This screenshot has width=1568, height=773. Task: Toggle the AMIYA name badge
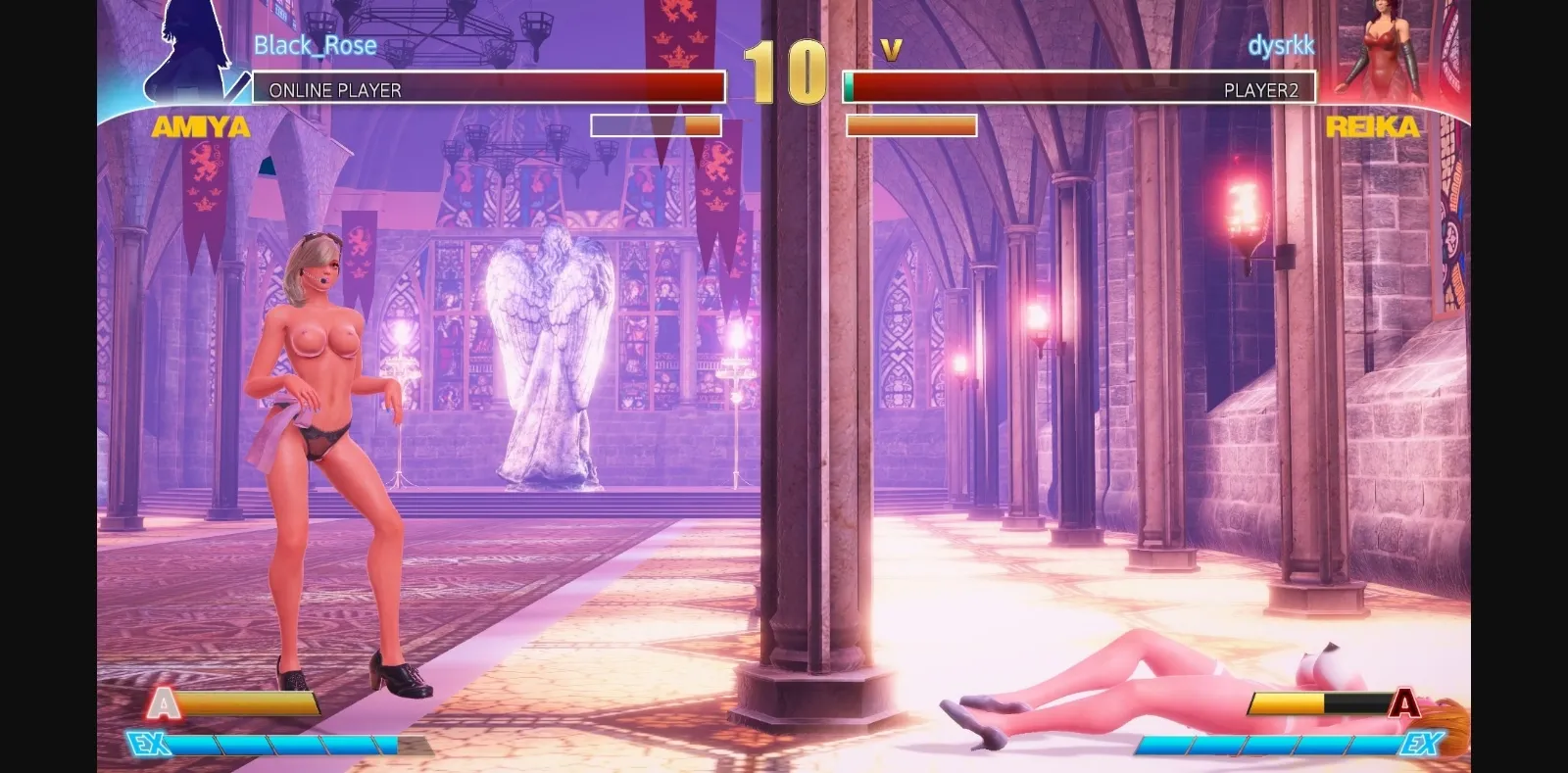click(x=199, y=127)
